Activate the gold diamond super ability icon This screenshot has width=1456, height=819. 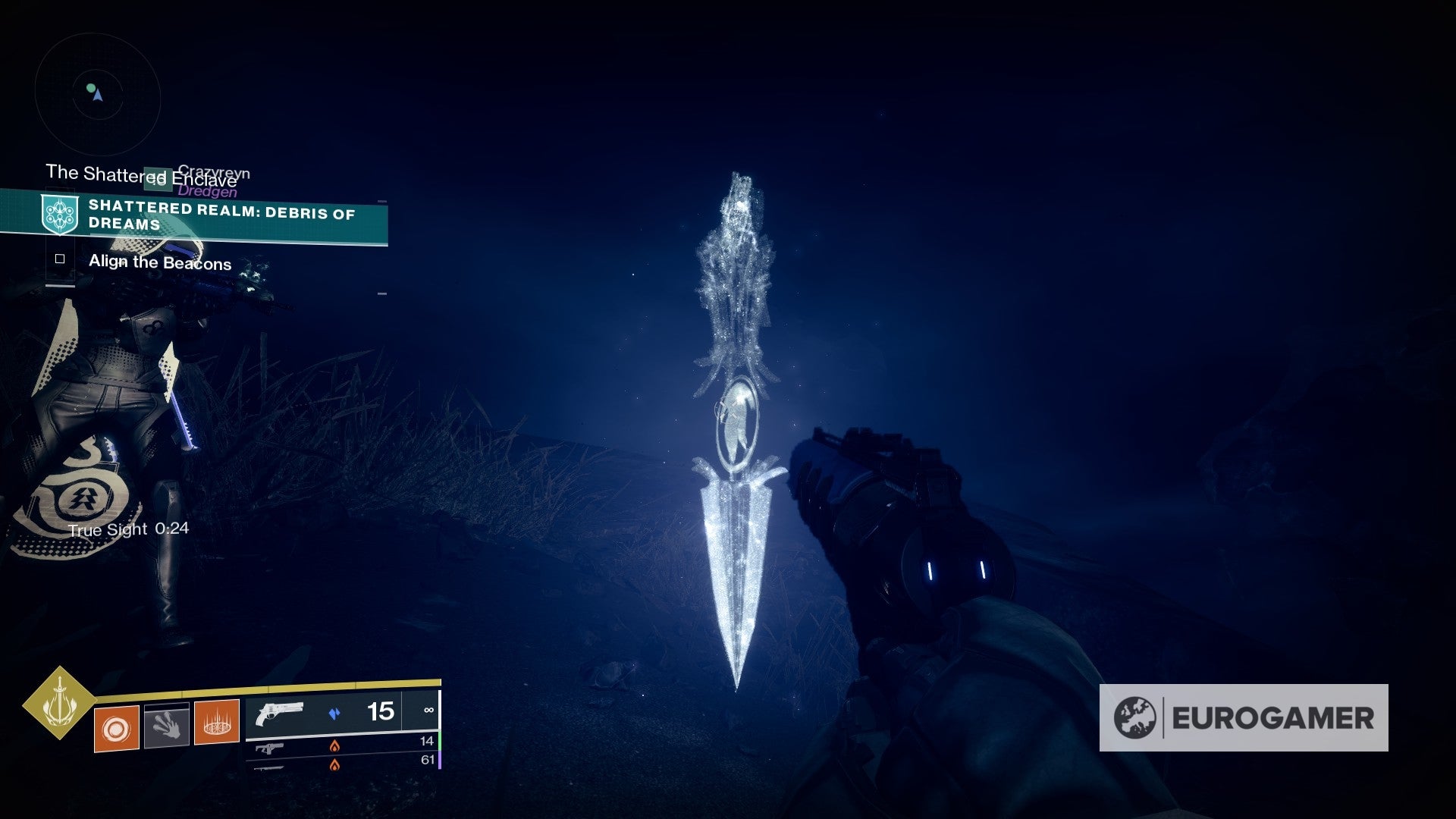point(59,703)
